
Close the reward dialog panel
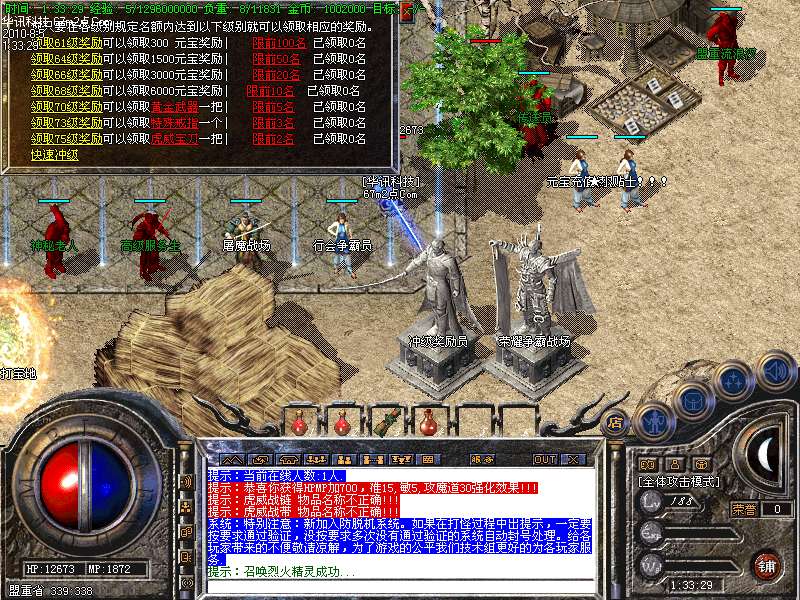[x=407, y=11]
